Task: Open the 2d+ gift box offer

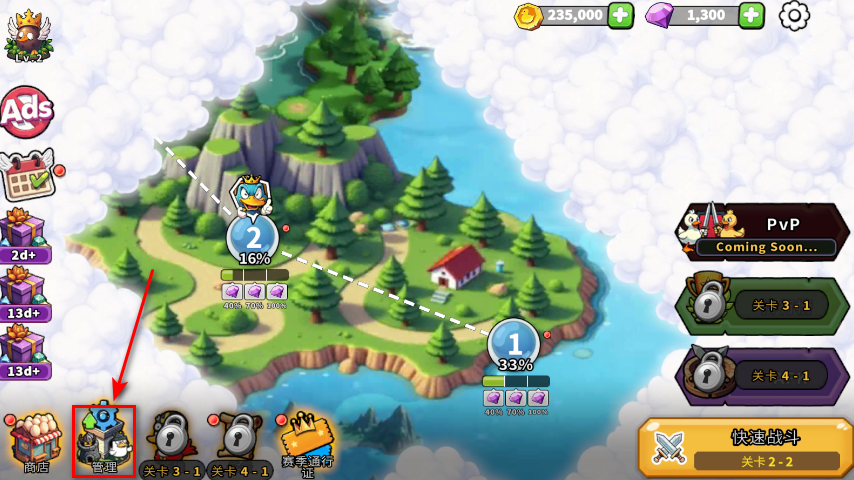Action: click(24, 234)
